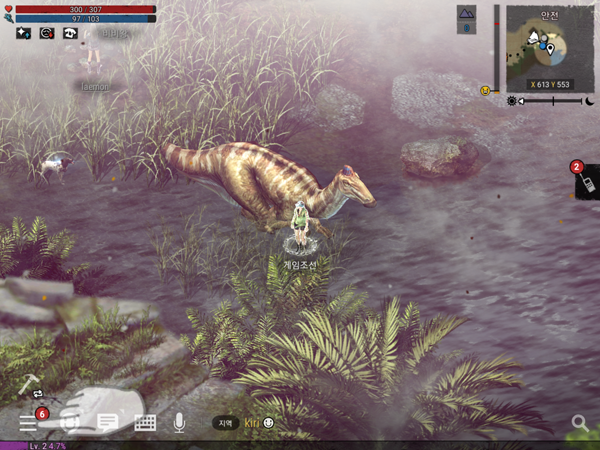600x450 pixels.
Task: Select the sparkle buff status icon
Action: point(23,32)
